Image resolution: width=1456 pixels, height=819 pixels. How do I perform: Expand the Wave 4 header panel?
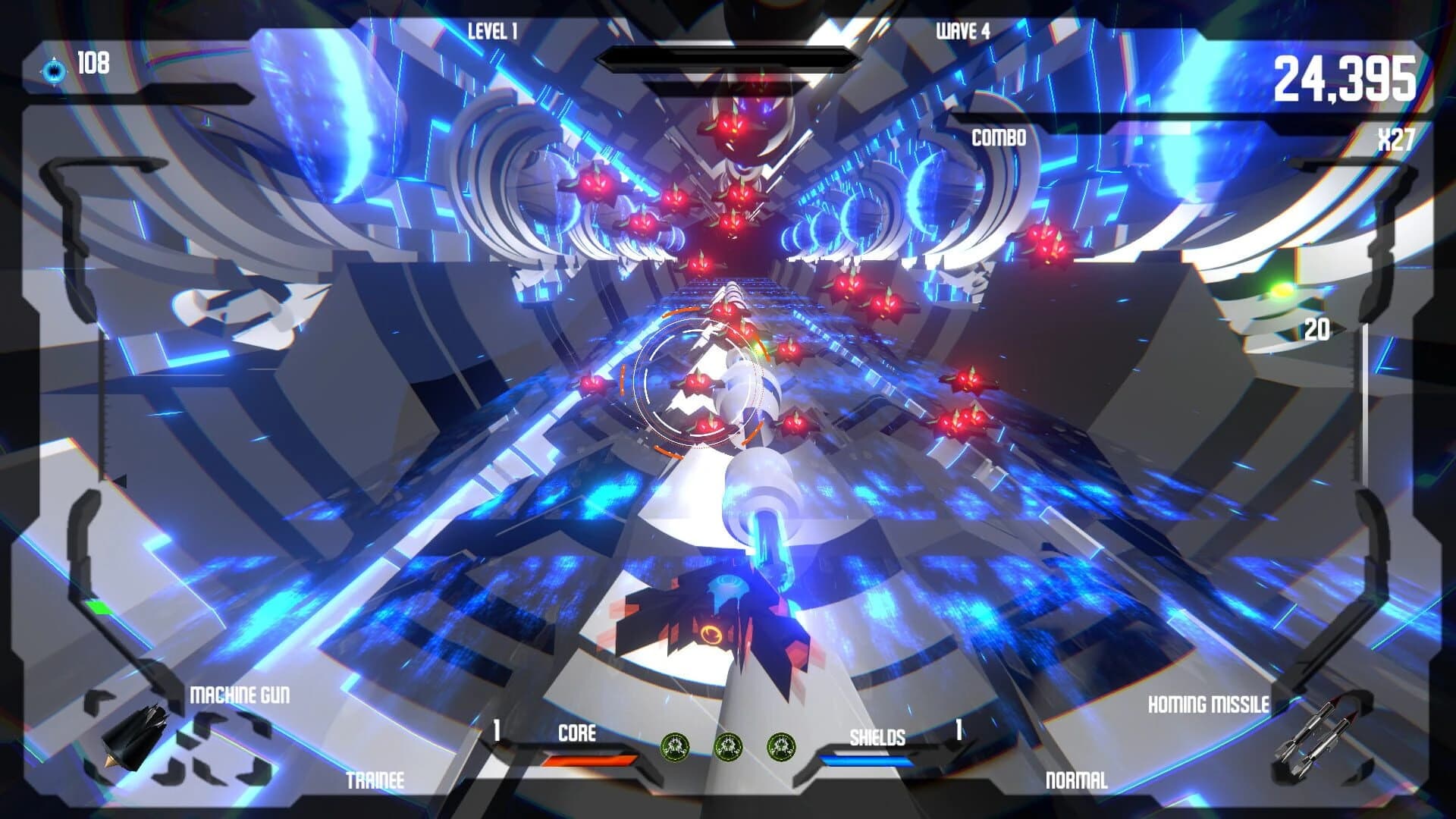(962, 29)
